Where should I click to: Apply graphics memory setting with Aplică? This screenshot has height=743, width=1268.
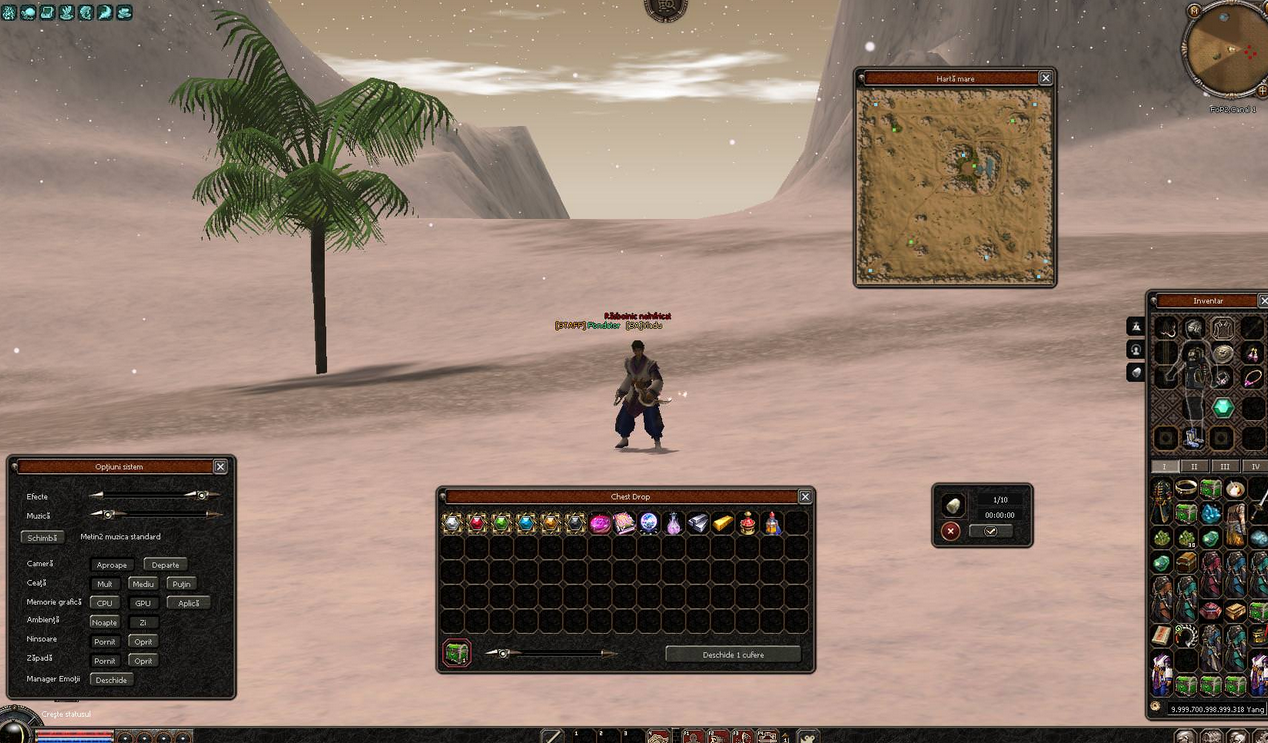coord(189,603)
